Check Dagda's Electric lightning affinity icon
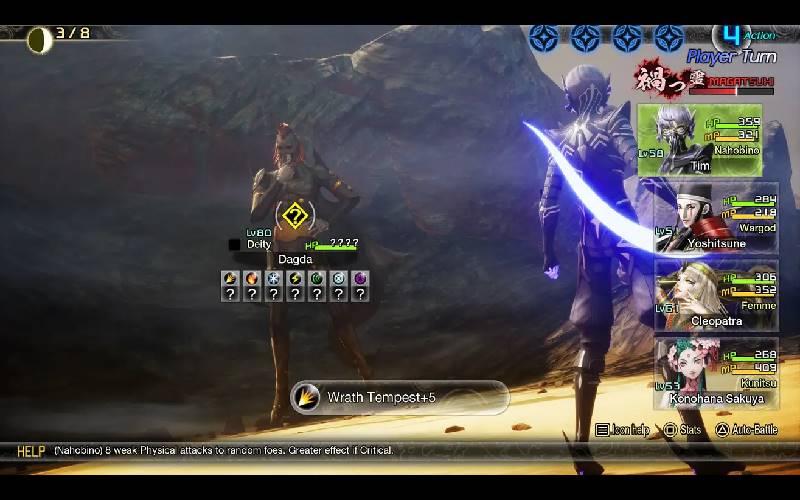The width and height of the screenshot is (800, 500). [x=295, y=278]
